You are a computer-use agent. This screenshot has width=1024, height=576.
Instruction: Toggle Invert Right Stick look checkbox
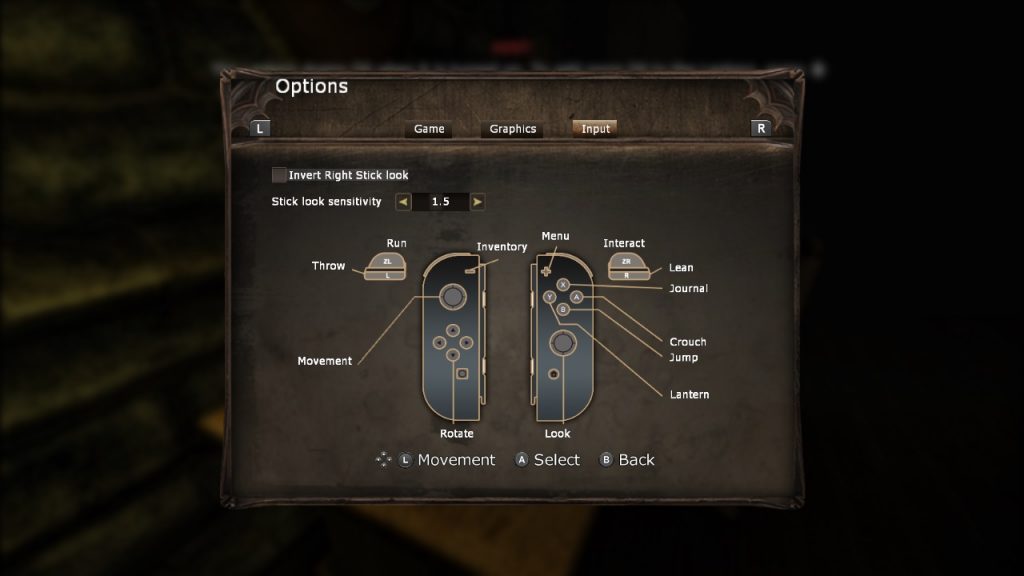(279, 175)
